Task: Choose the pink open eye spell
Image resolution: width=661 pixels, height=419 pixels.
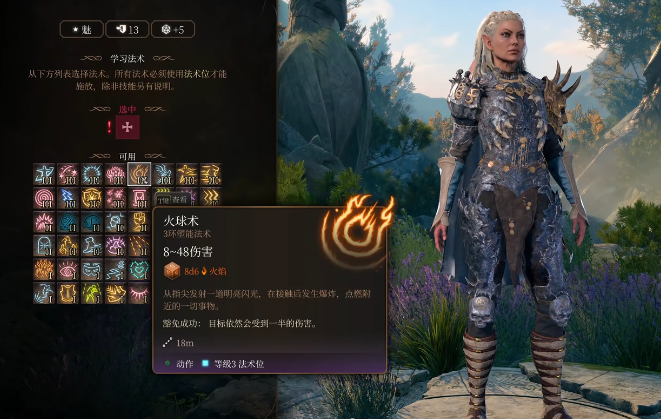Action: [x=68, y=269]
